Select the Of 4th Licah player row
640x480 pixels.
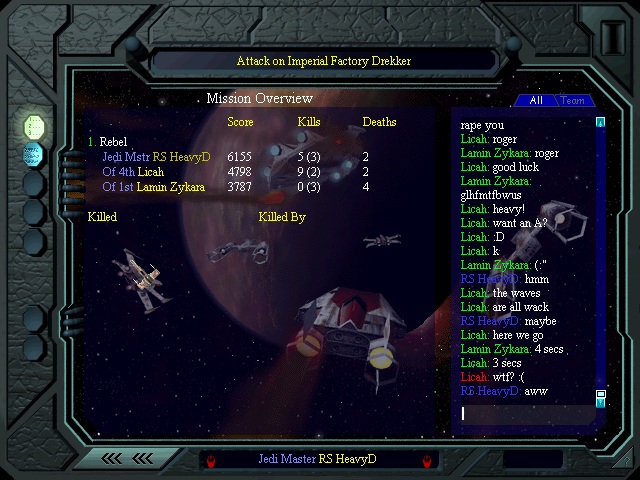133,172
